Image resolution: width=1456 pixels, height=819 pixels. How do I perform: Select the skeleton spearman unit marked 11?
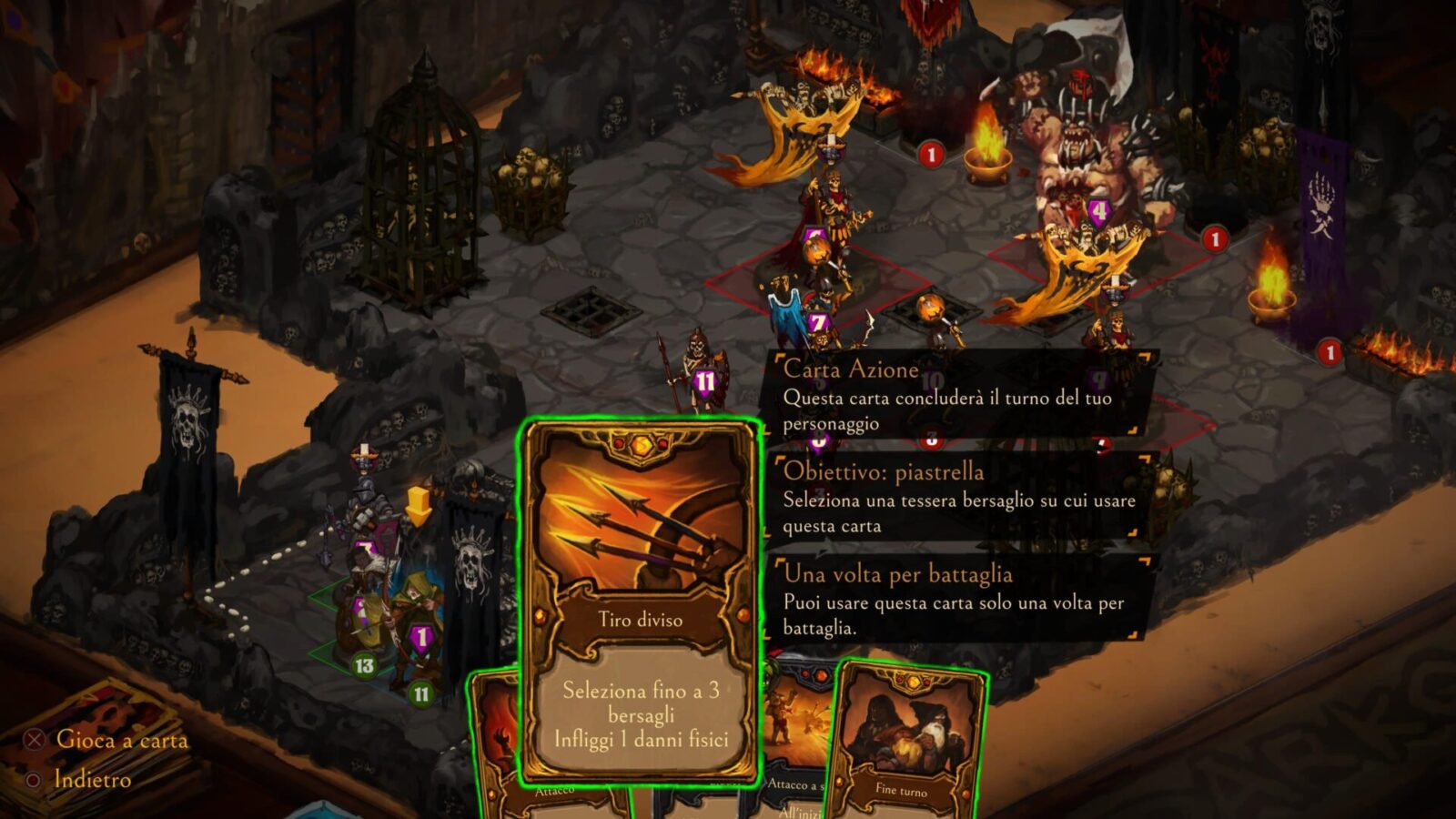[696, 364]
